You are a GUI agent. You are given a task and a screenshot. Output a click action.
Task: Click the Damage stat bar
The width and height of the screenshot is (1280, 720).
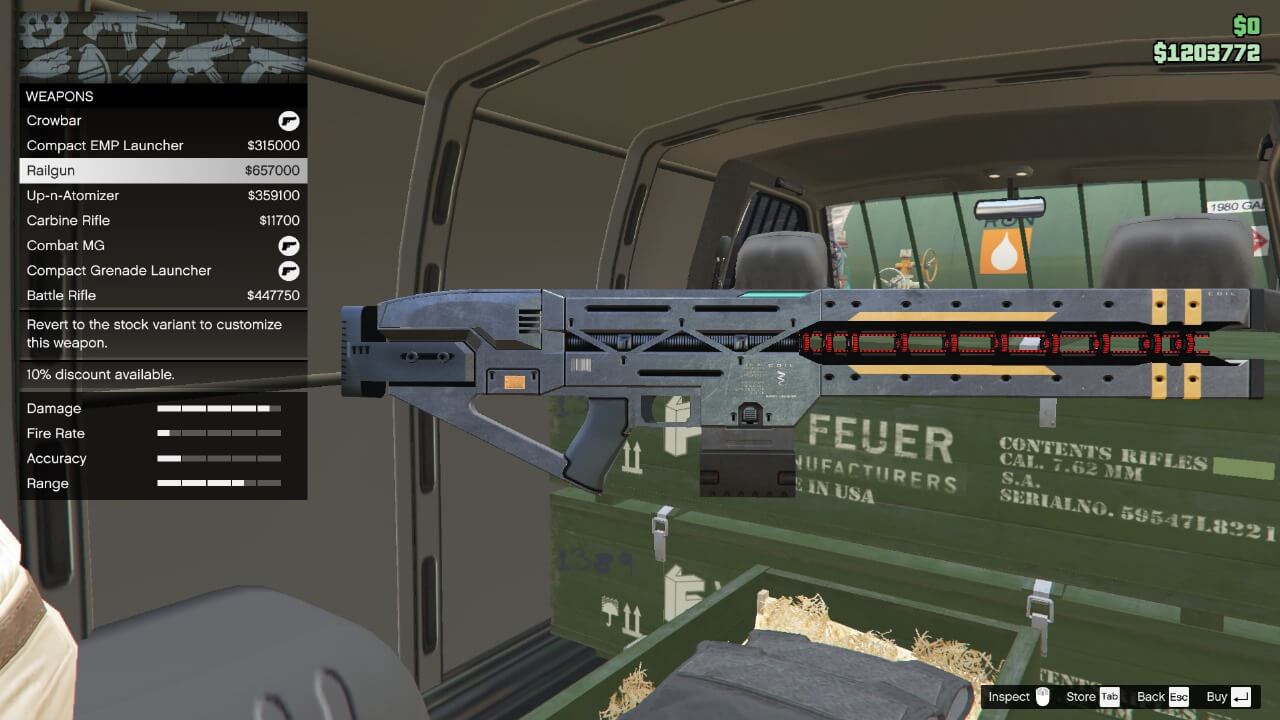[x=218, y=408]
